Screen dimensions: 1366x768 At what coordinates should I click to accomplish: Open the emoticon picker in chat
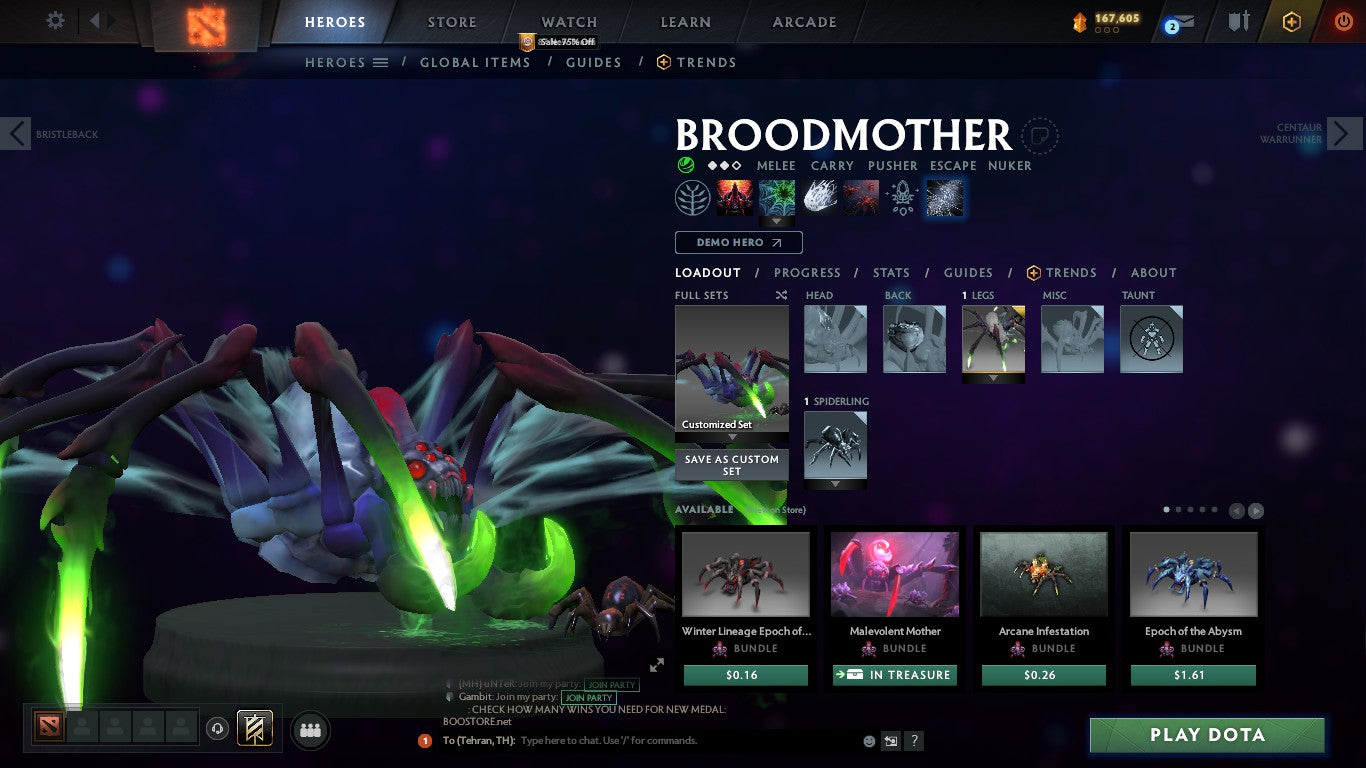[x=869, y=740]
